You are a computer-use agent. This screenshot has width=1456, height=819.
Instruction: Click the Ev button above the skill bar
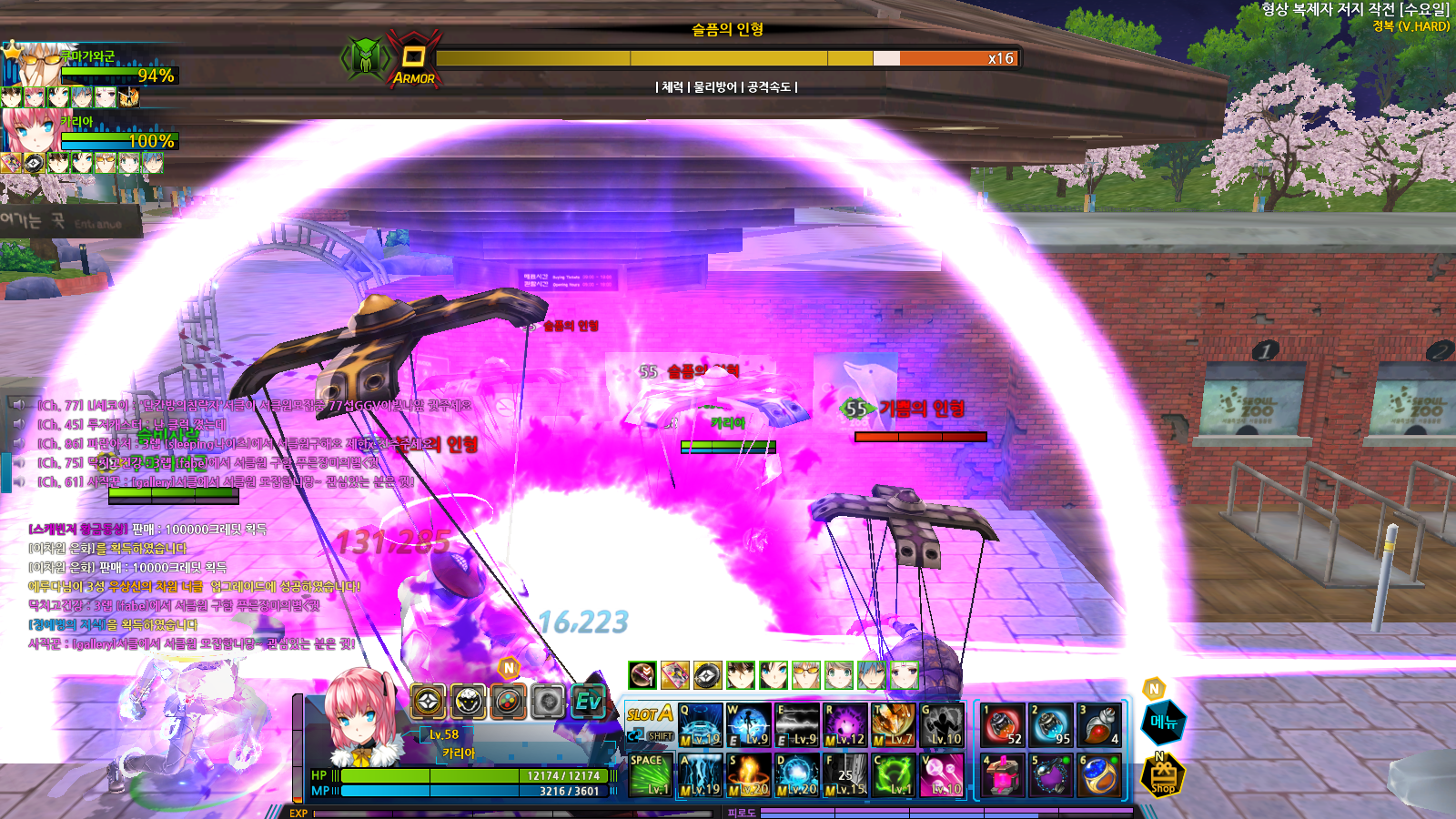(589, 702)
